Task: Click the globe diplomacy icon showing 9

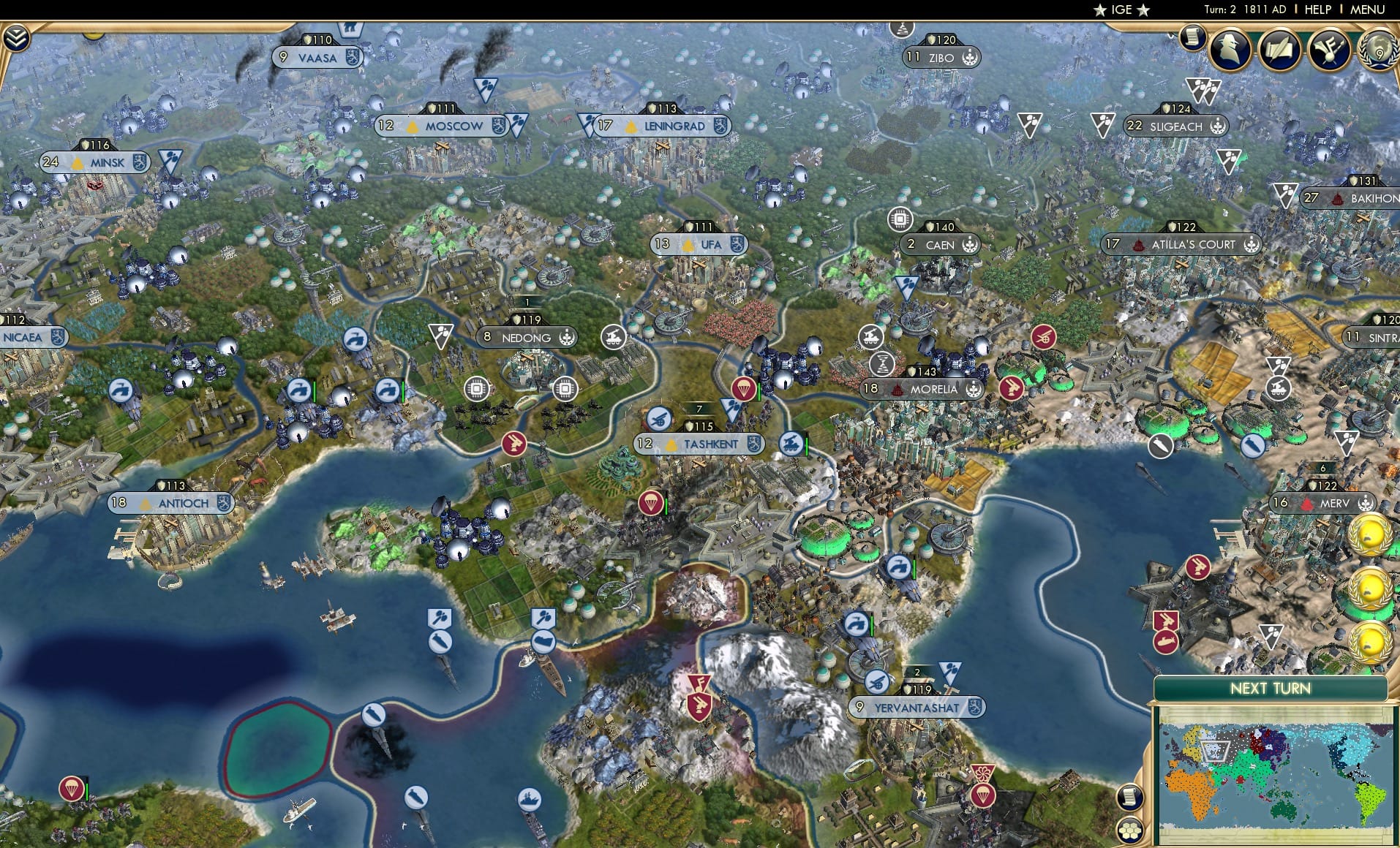Action: (x=1378, y=51)
